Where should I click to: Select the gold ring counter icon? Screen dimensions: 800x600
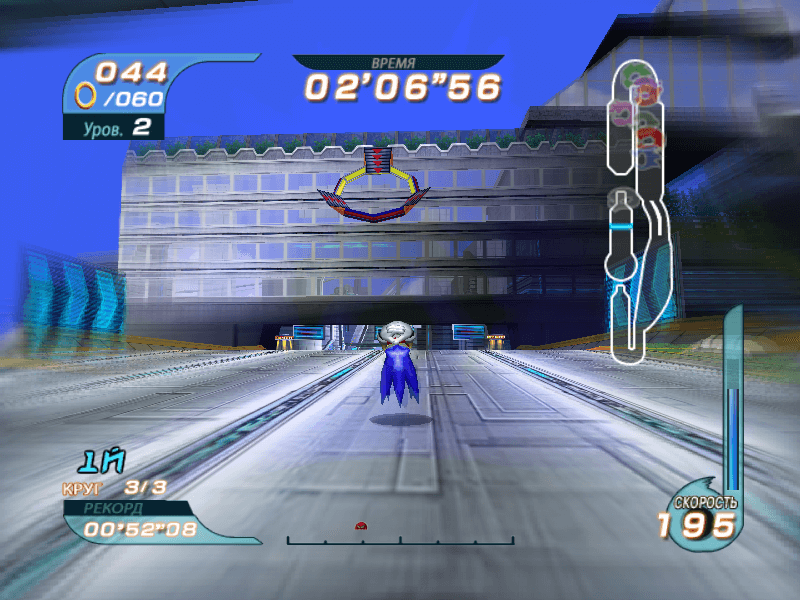(x=87, y=95)
